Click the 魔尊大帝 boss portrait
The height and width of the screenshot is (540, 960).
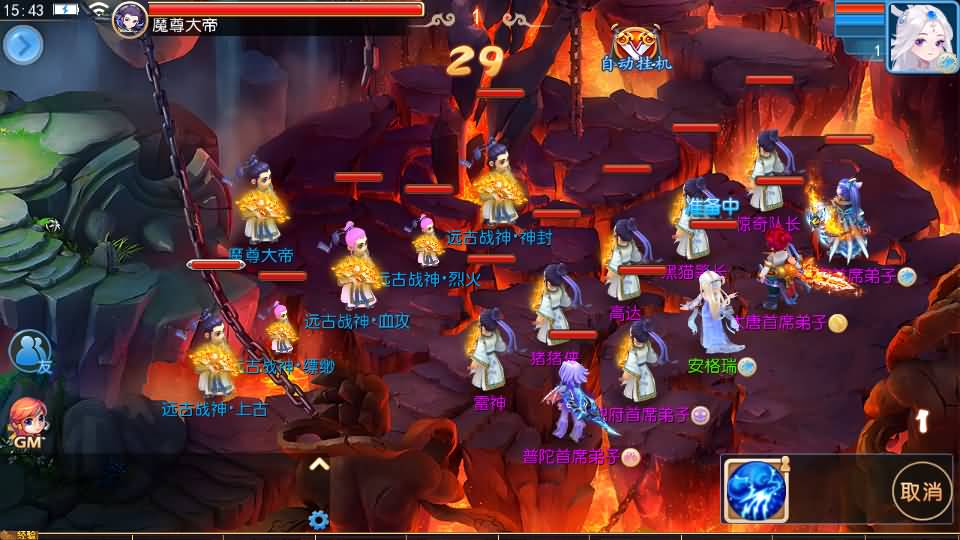(130, 19)
